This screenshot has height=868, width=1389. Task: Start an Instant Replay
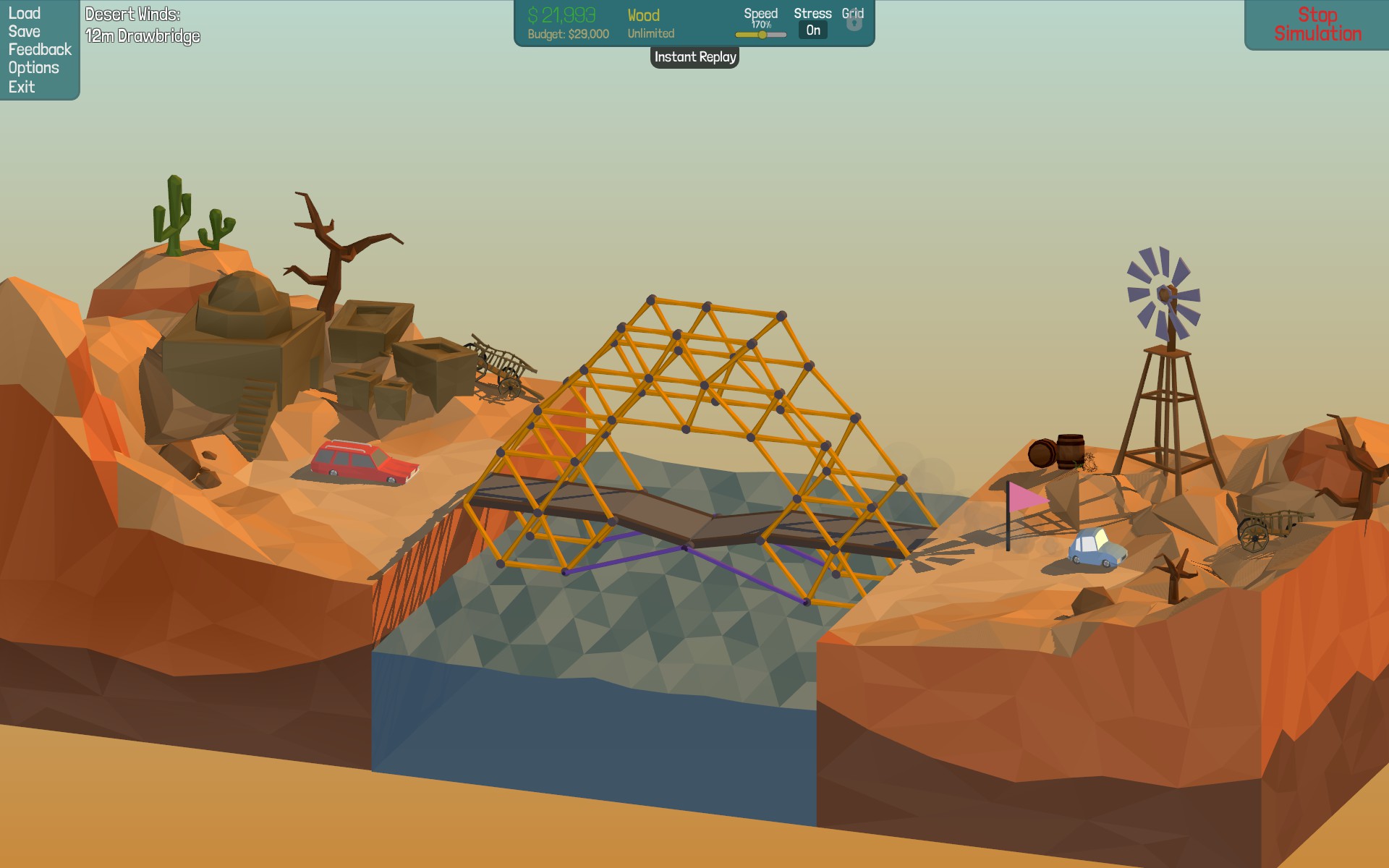[694, 57]
